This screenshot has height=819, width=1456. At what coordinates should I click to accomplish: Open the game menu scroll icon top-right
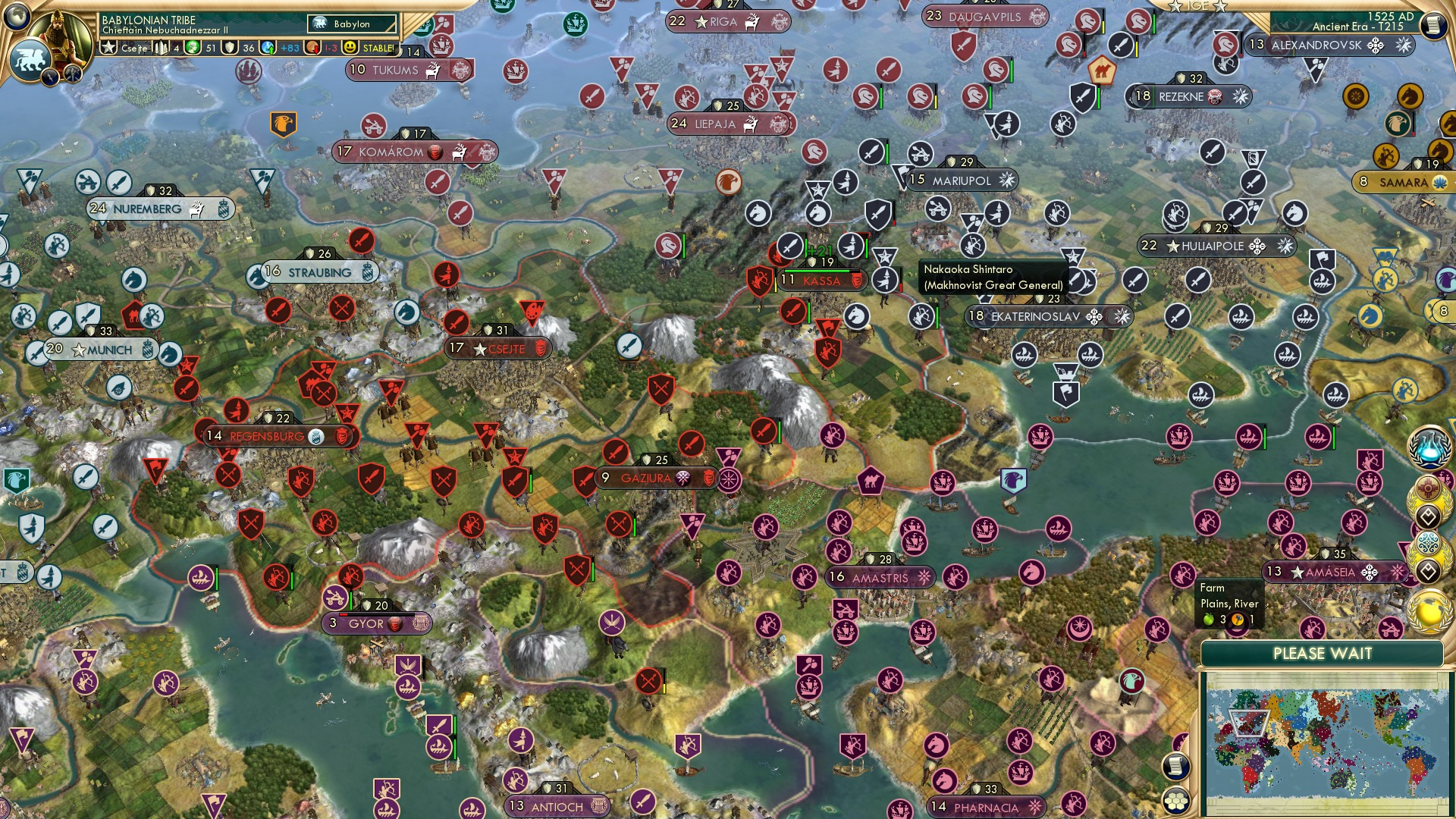tap(1435, 24)
